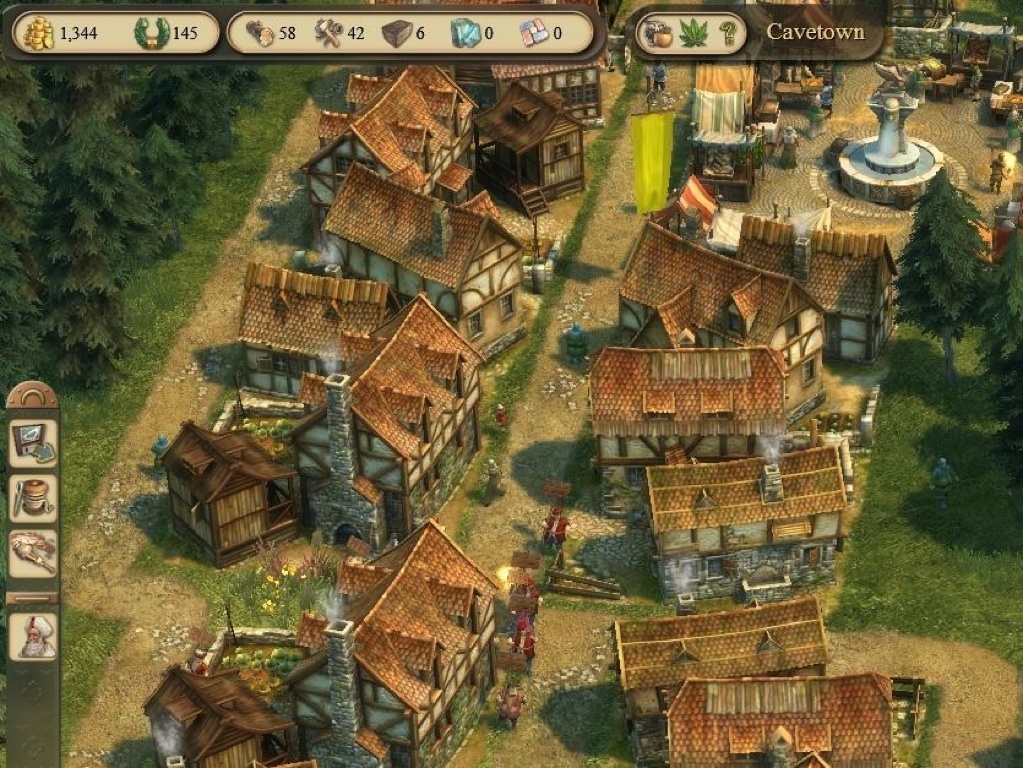Select the green hemp leaf icon

coord(693,33)
